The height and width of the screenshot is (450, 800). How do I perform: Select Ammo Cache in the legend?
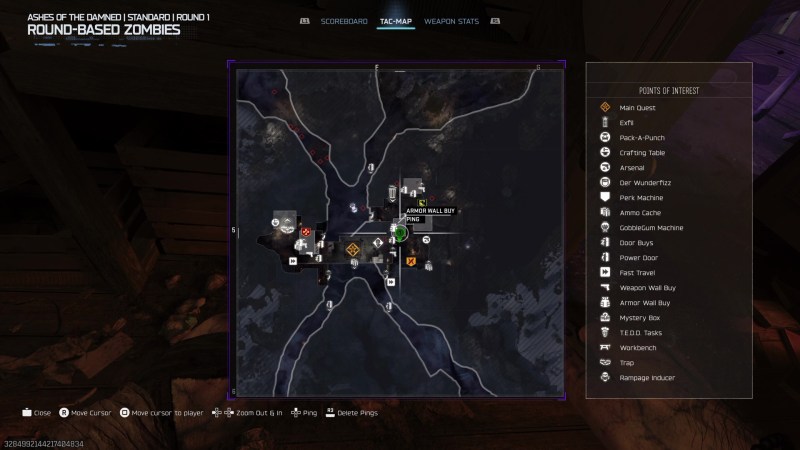639,212
